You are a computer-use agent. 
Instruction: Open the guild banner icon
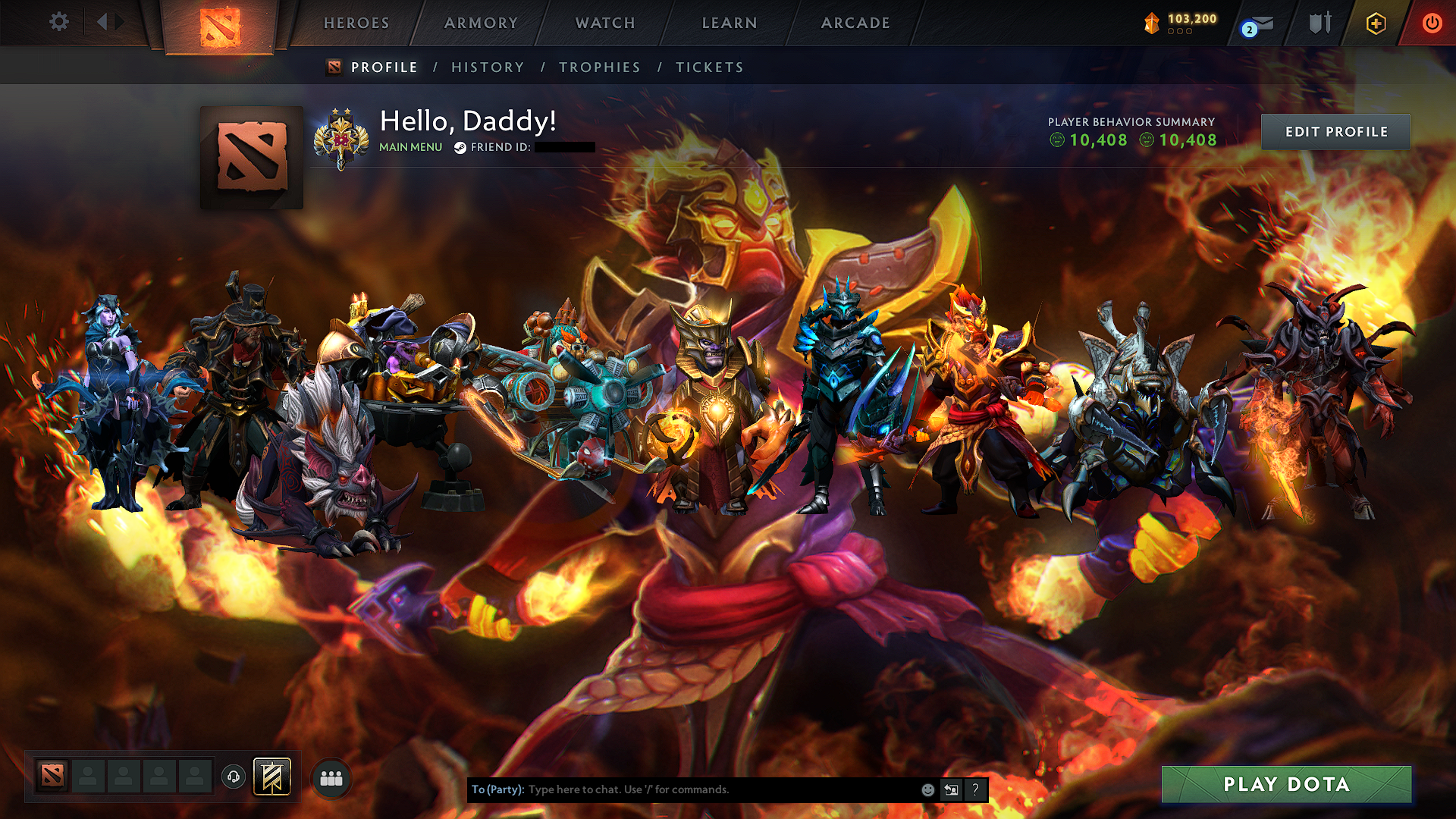tap(273, 777)
